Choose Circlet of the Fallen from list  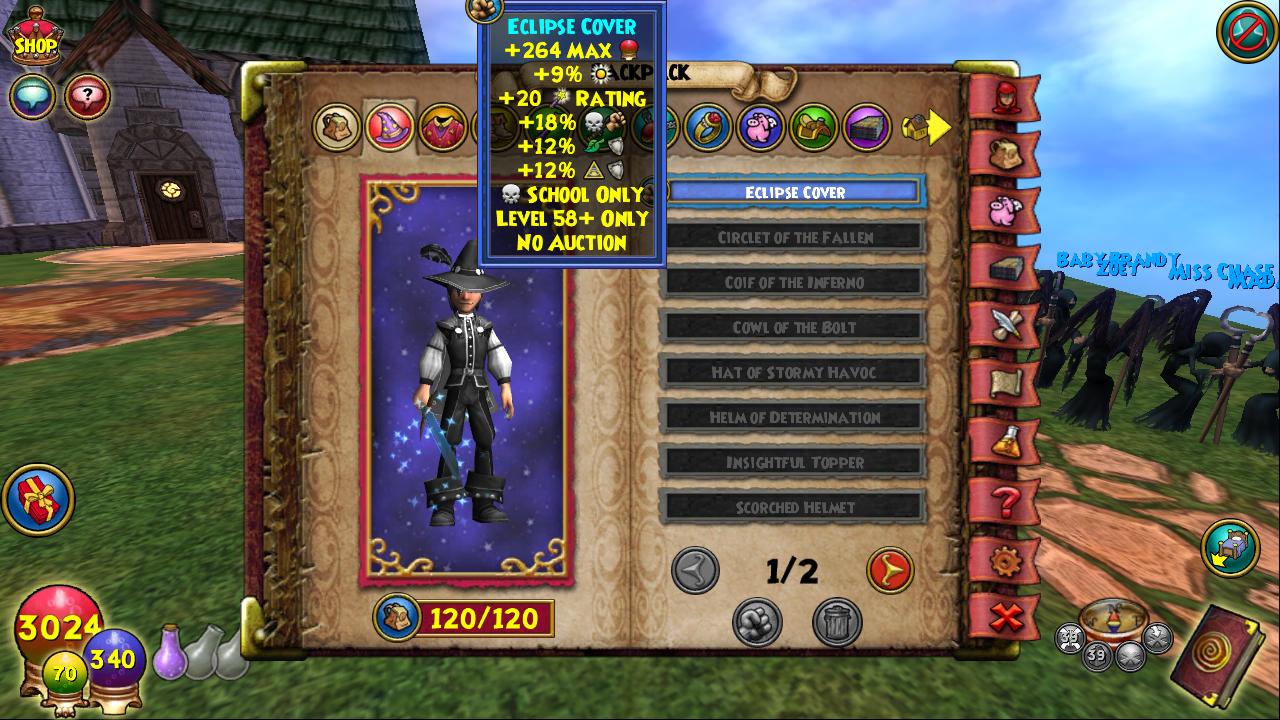point(795,237)
